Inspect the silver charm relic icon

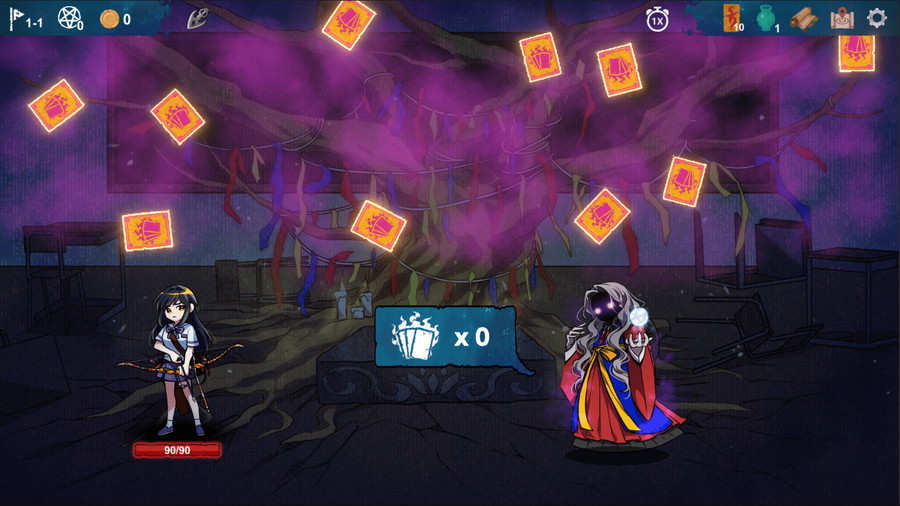(197, 18)
